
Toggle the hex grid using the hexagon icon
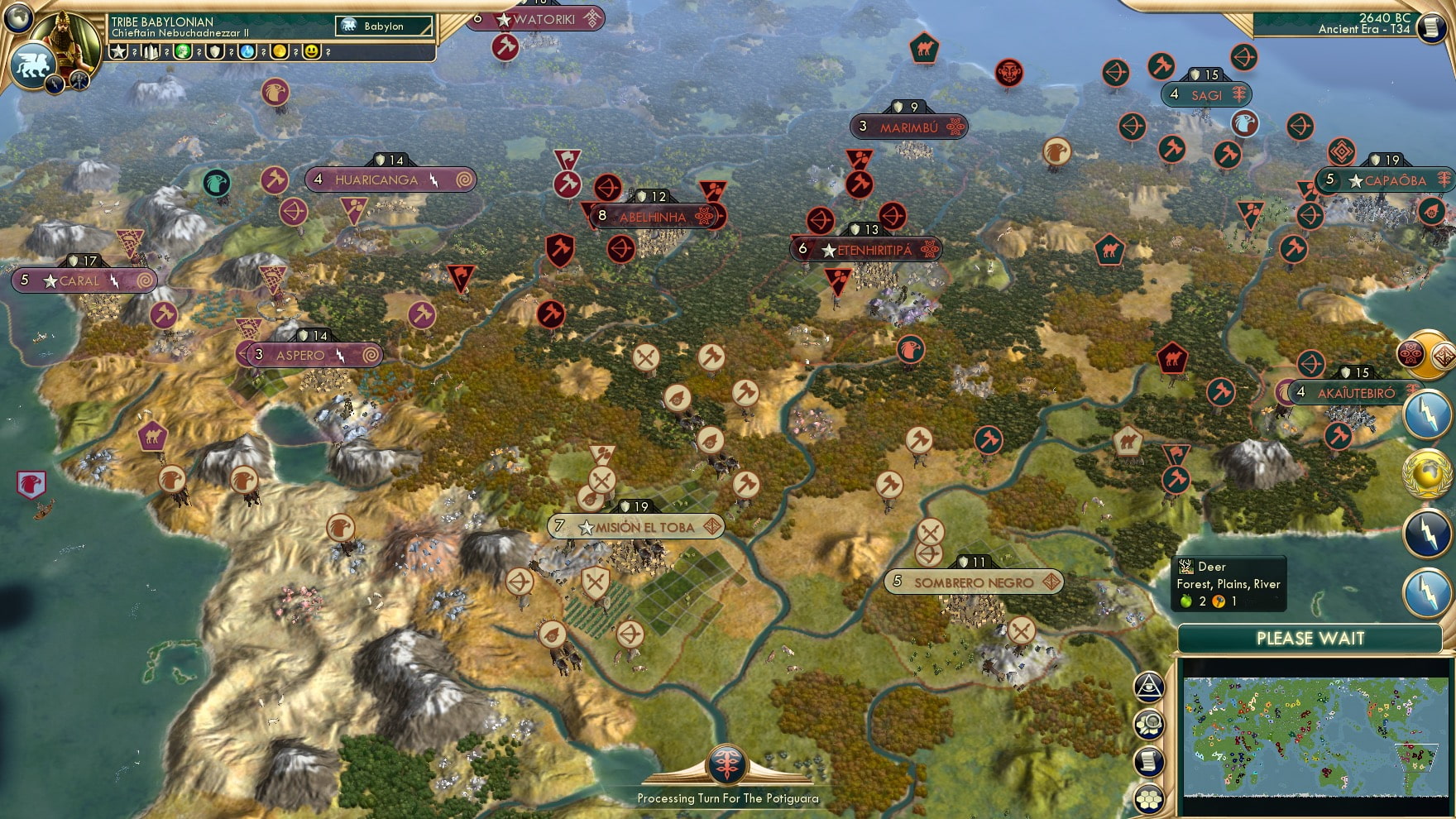1148,797
